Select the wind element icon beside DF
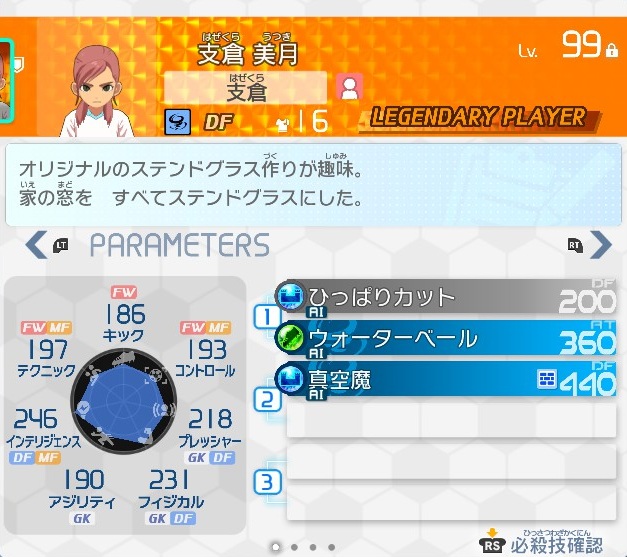The image size is (627, 557). pos(178,122)
